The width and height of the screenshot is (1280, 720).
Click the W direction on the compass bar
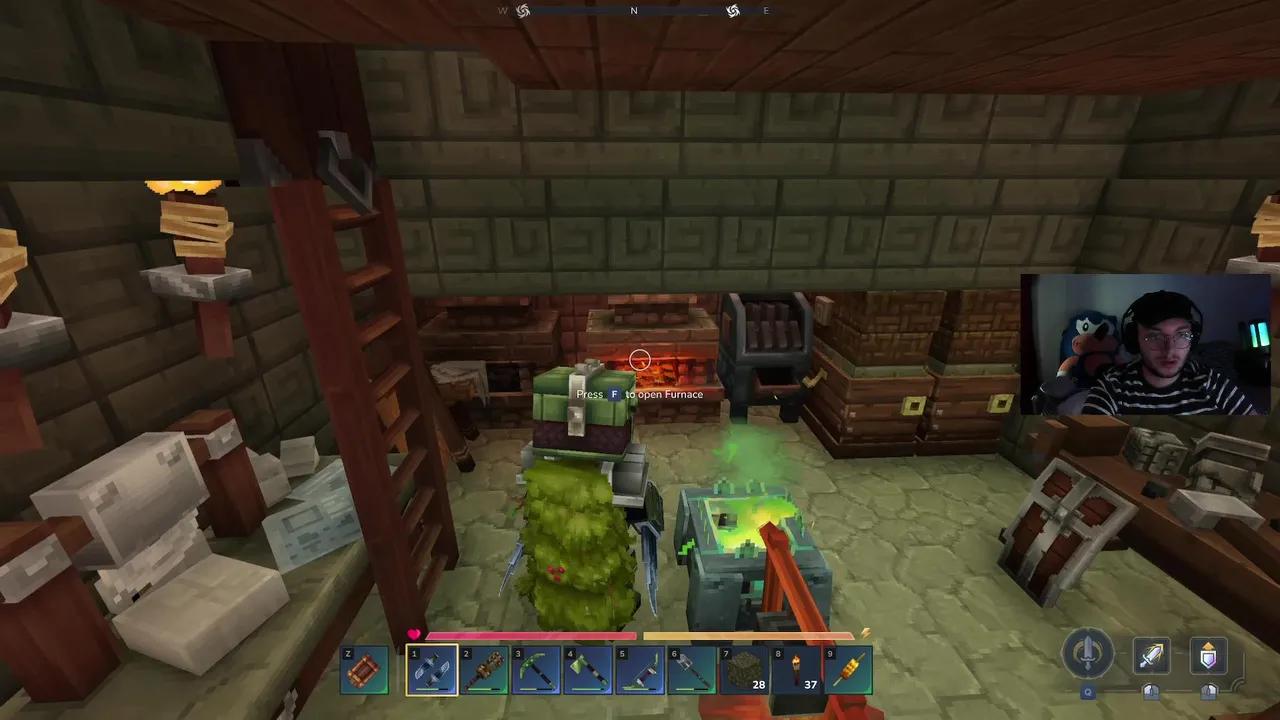point(502,10)
